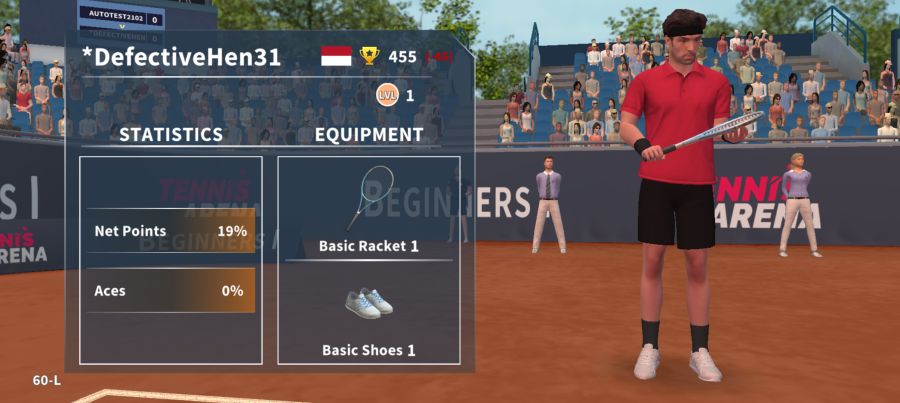Viewport: 900px width, 403px height.
Task: Click the country flag beside the player name
Action: point(336,56)
